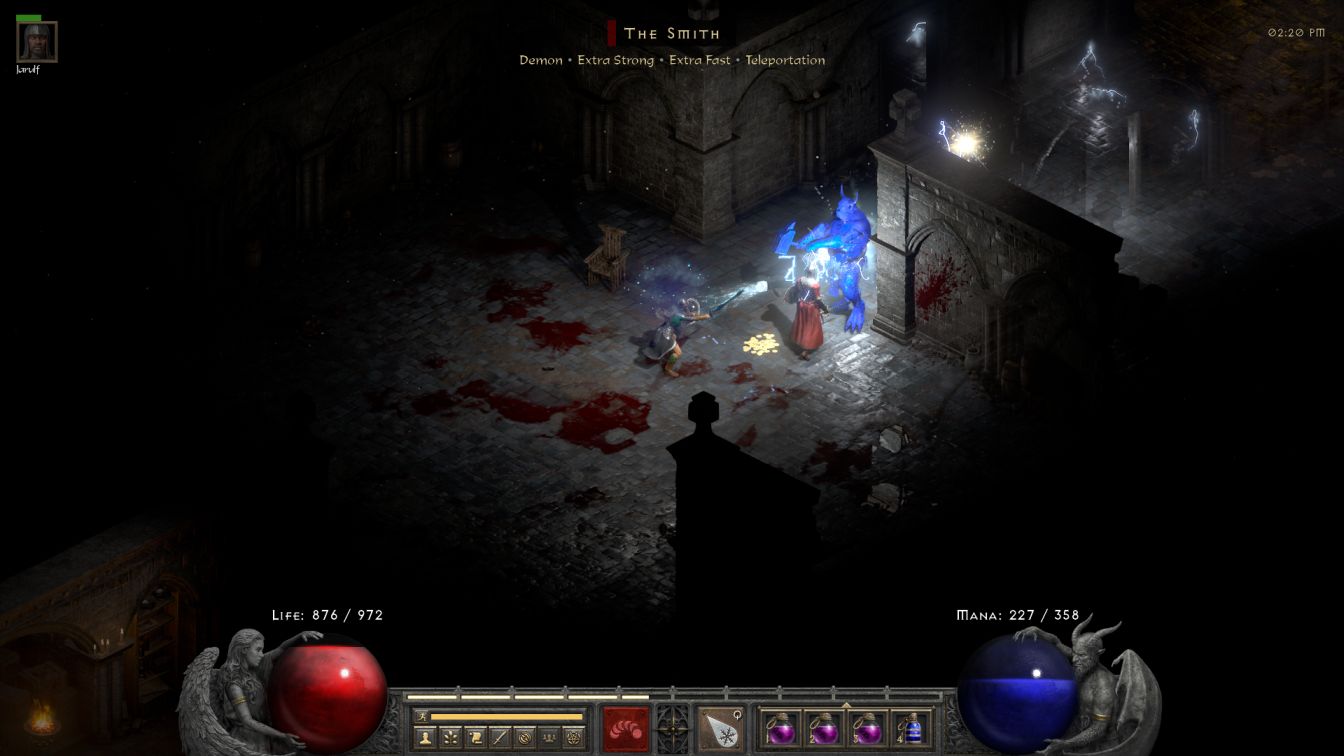
Task: Select the red left-click skill icon
Action: click(x=625, y=727)
